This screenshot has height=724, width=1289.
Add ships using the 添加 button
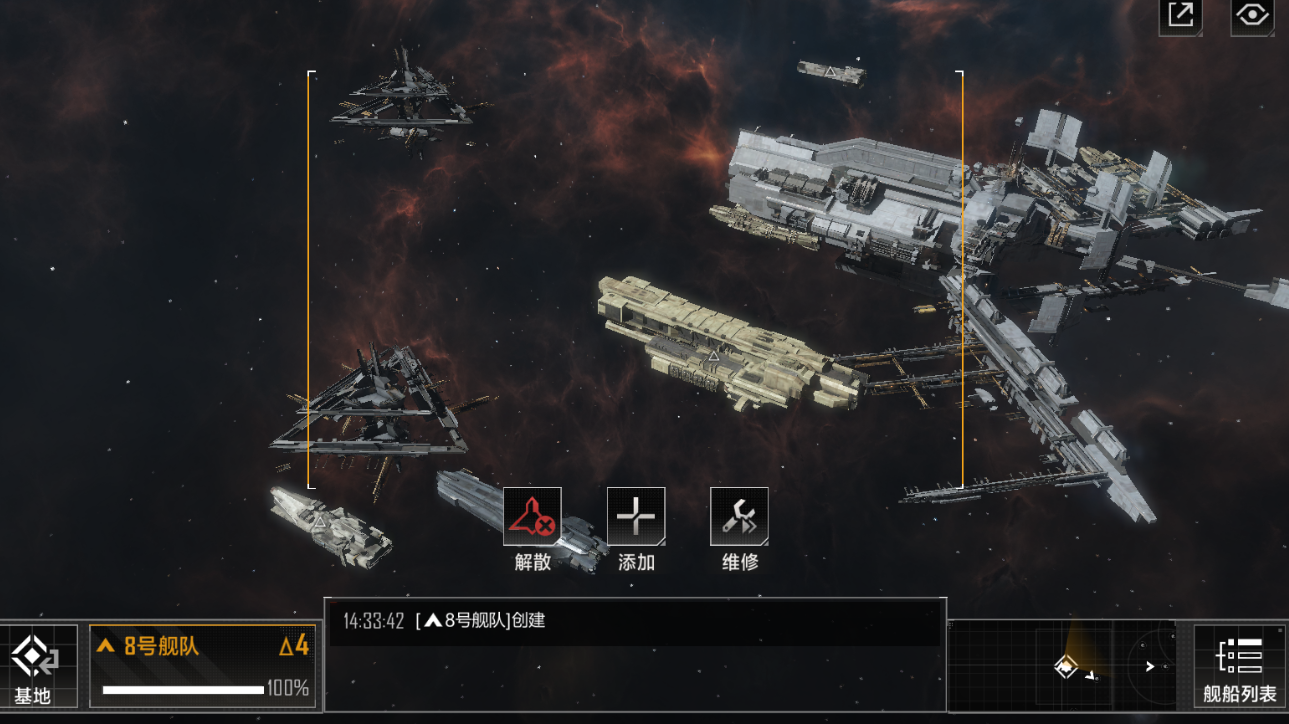point(636,517)
